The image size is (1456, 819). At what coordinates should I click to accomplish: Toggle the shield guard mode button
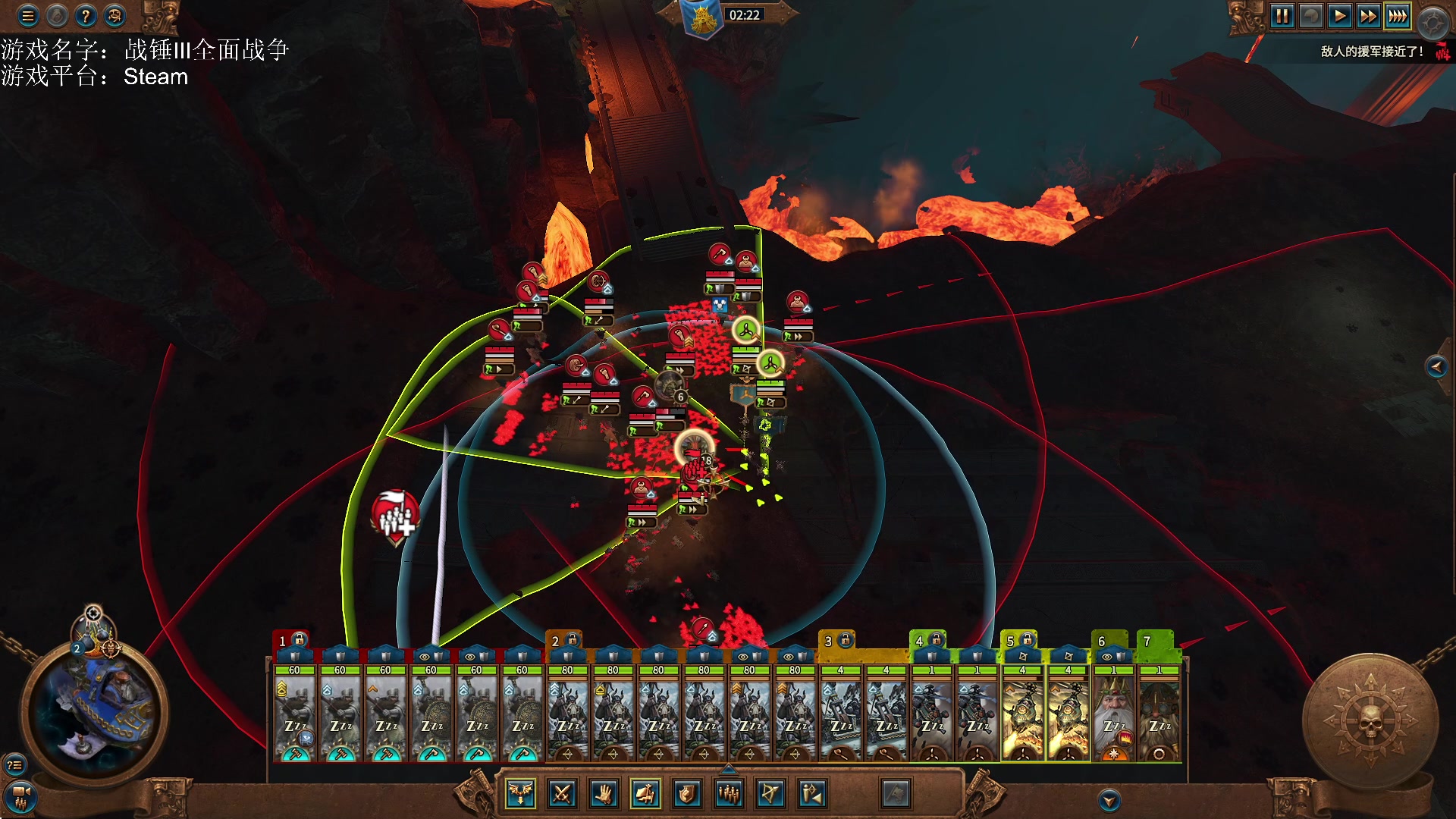pos(686,794)
